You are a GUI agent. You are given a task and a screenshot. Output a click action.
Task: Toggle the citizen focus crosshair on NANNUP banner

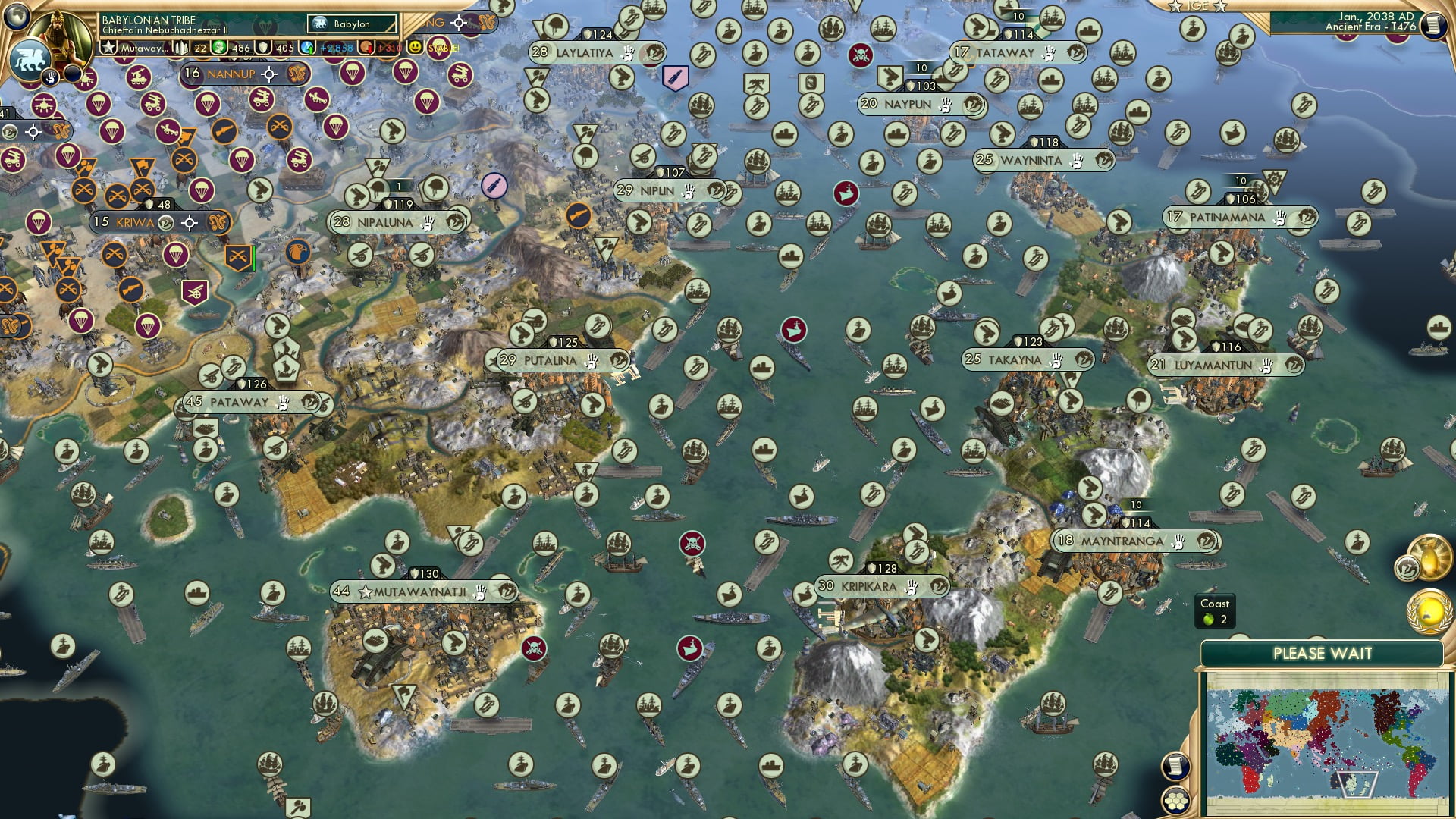(x=268, y=74)
